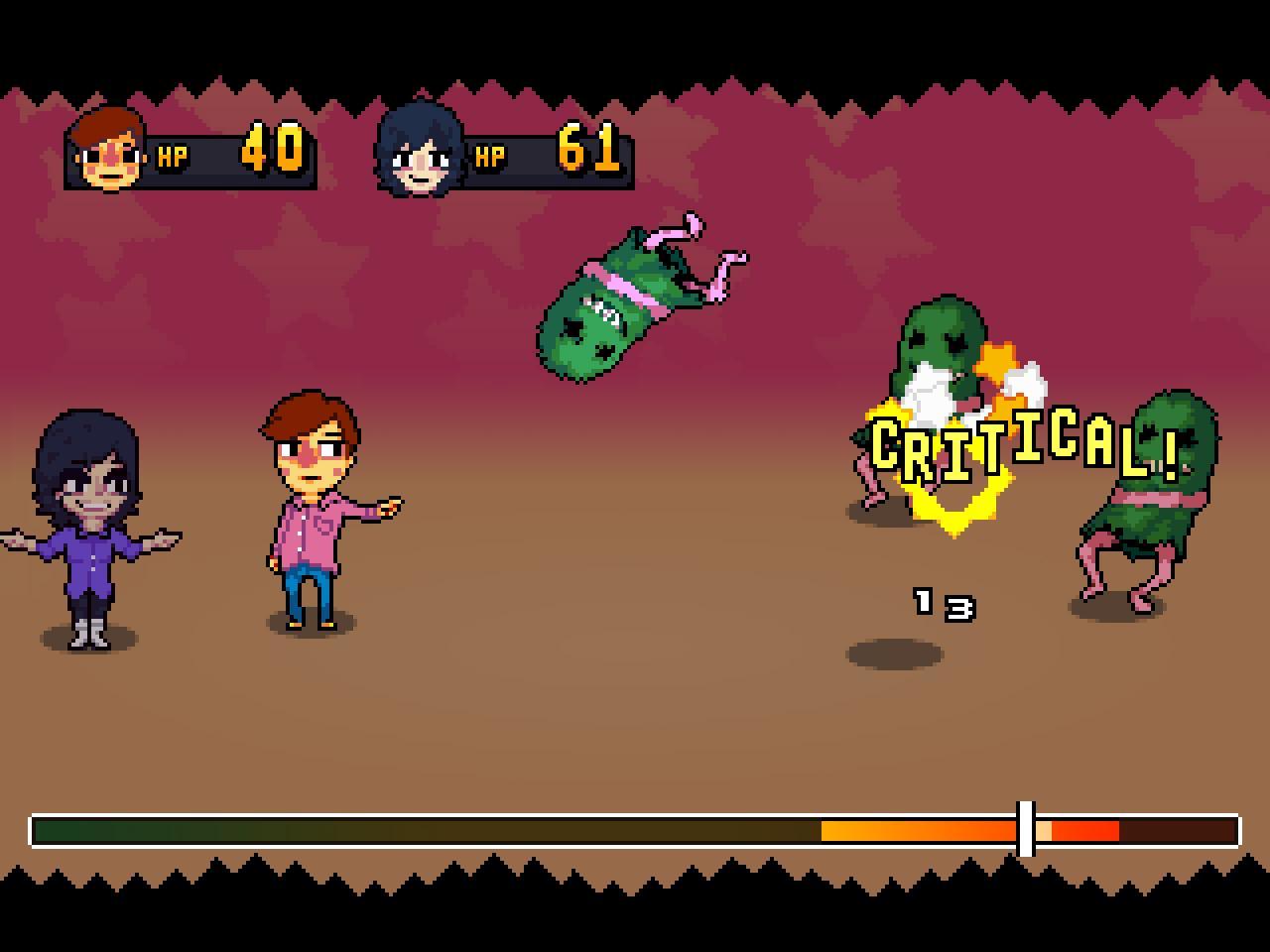Click the yellow arrow target indicator
The width and height of the screenshot is (1270, 952).
click(x=954, y=511)
